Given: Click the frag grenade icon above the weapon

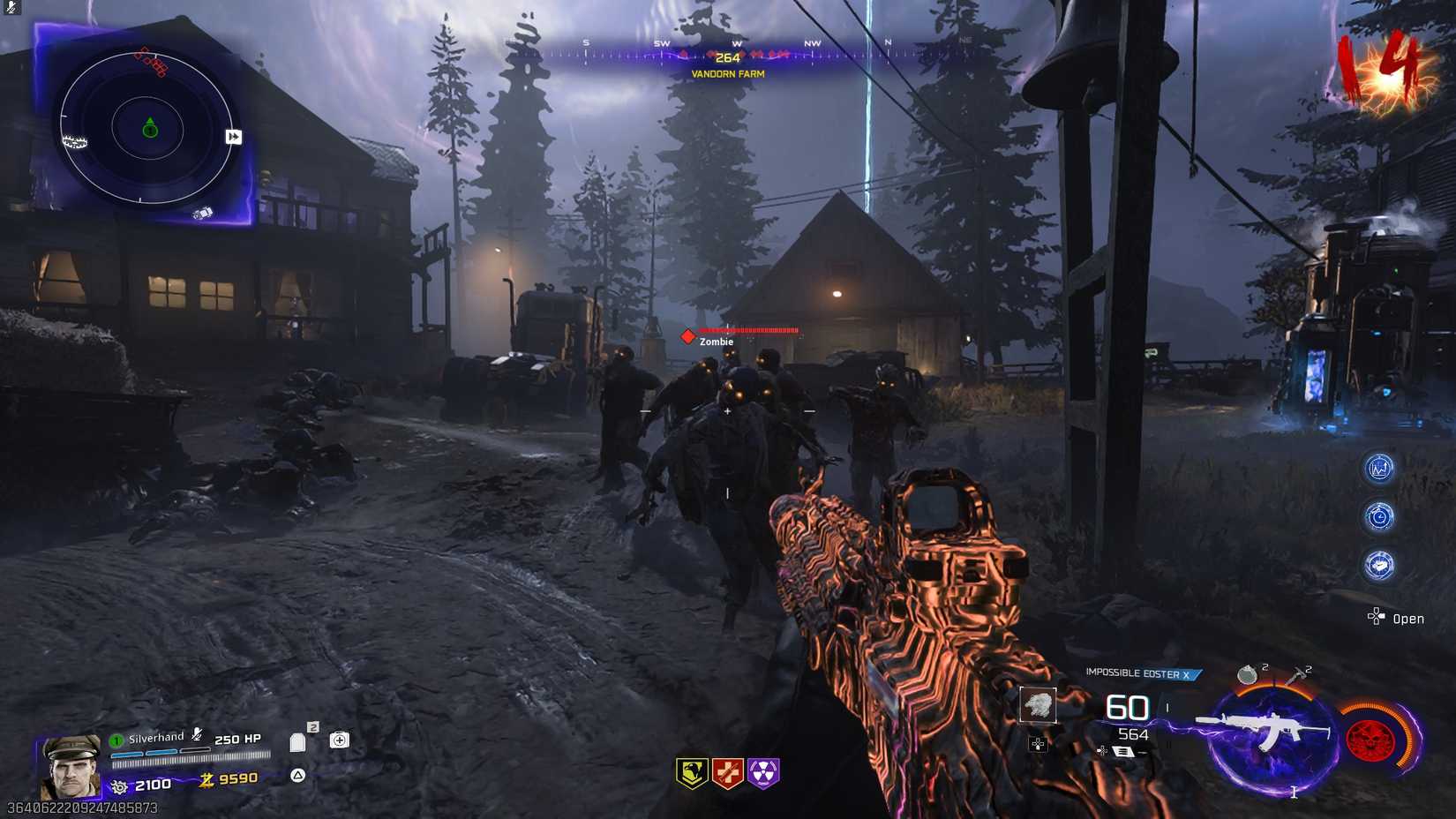Looking at the screenshot, I should (x=1247, y=673).
